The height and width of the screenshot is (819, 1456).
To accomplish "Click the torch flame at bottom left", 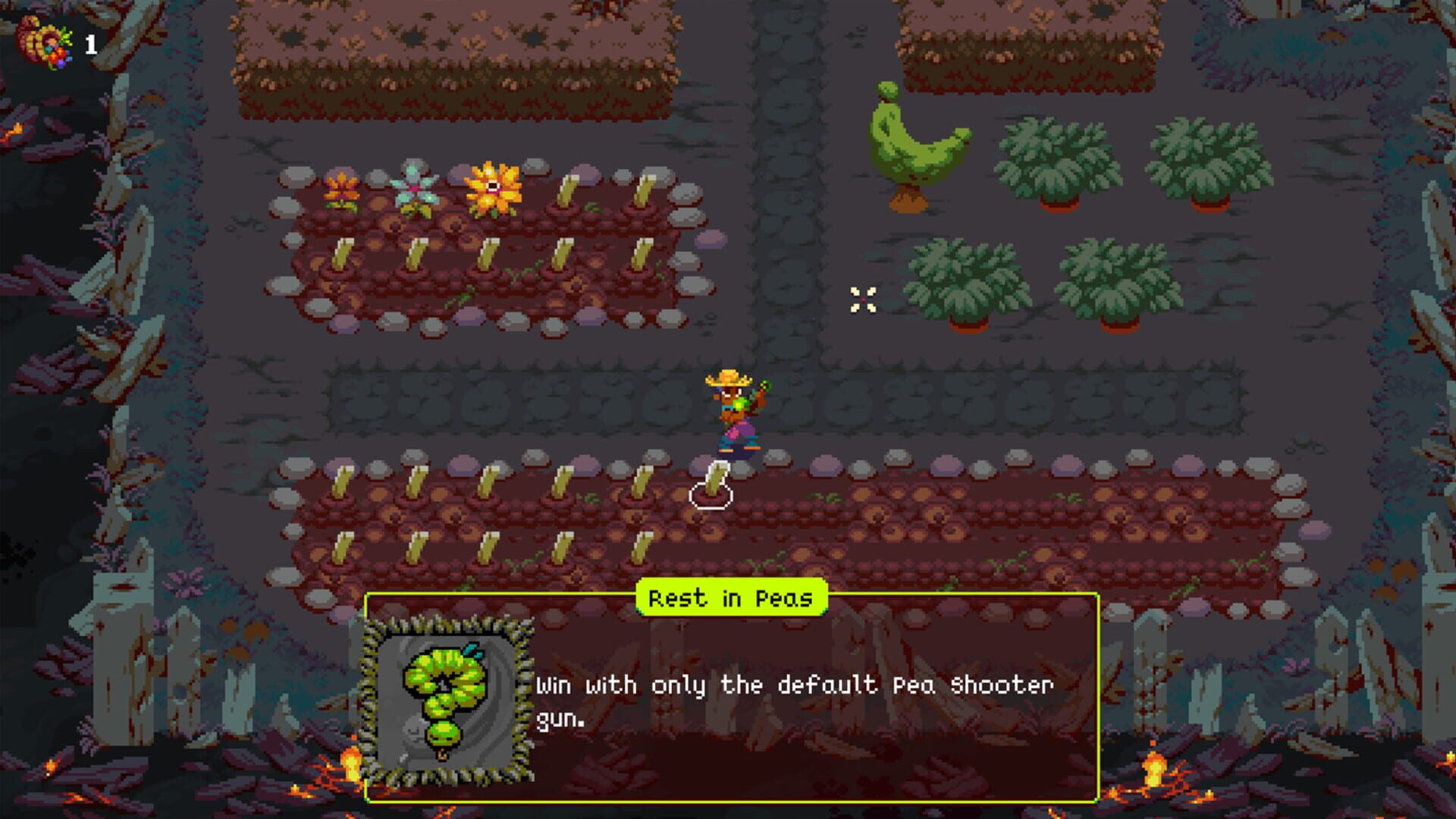I will pos(351,766).
